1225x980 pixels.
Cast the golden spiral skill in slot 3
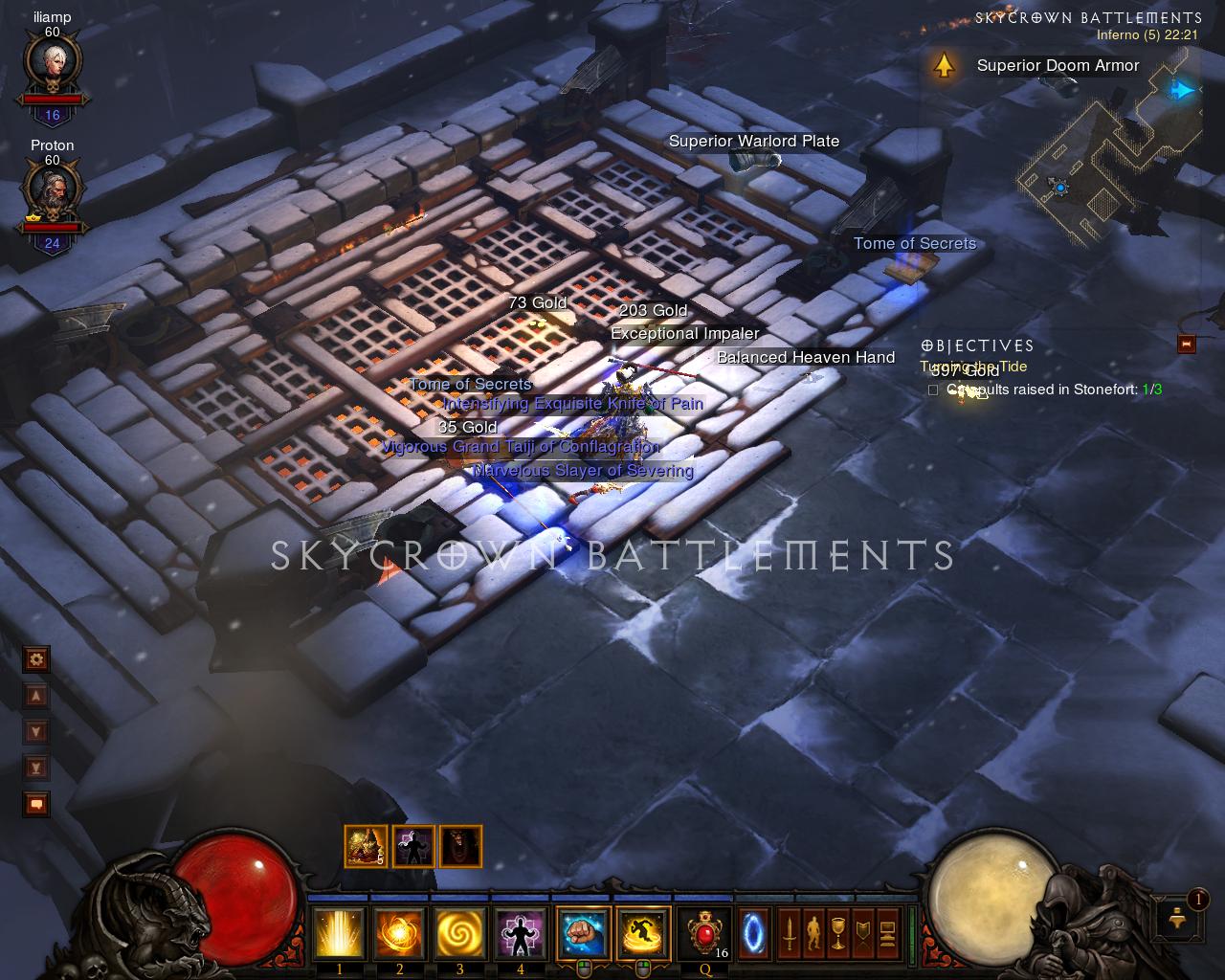click(x=459, y=933)
